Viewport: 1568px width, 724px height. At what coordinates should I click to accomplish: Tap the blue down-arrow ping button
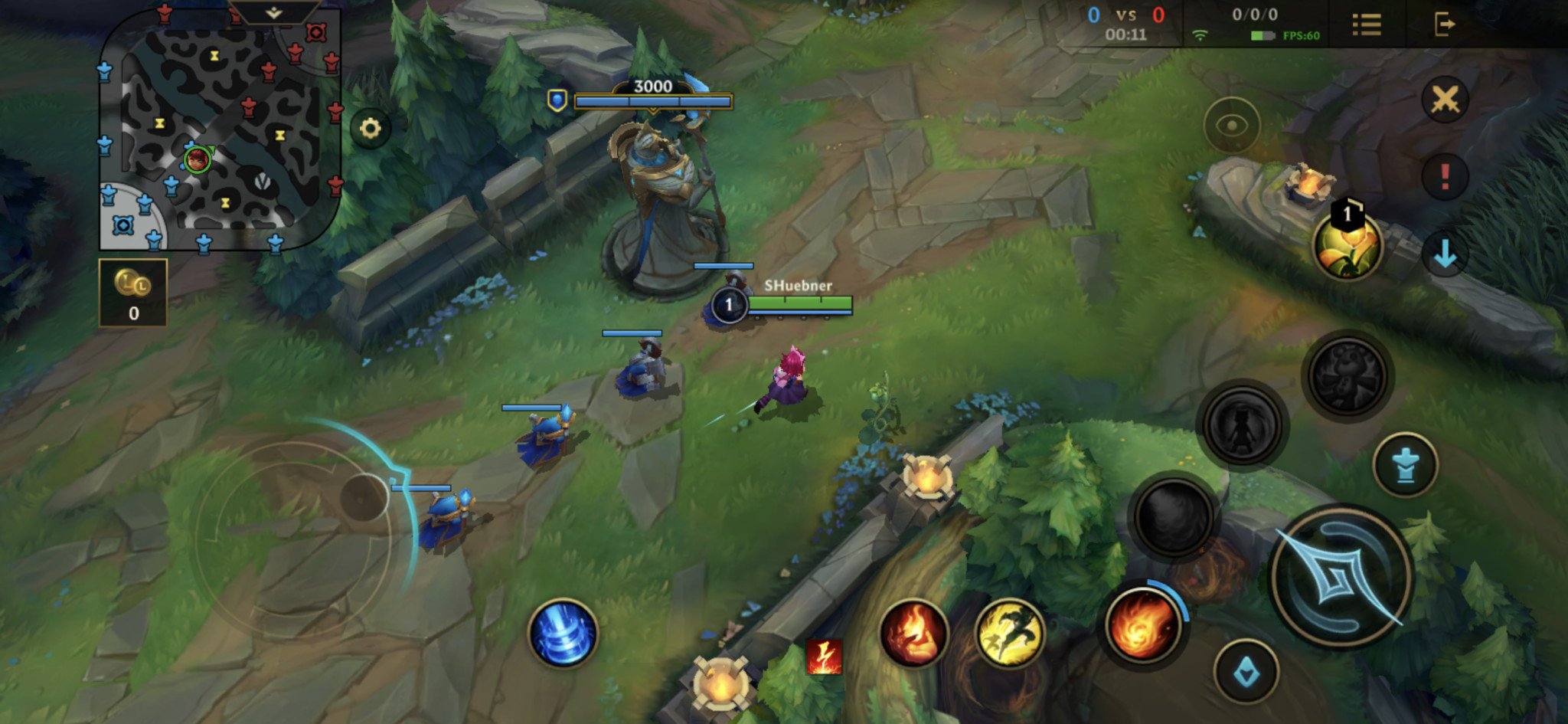point(1445,254)
